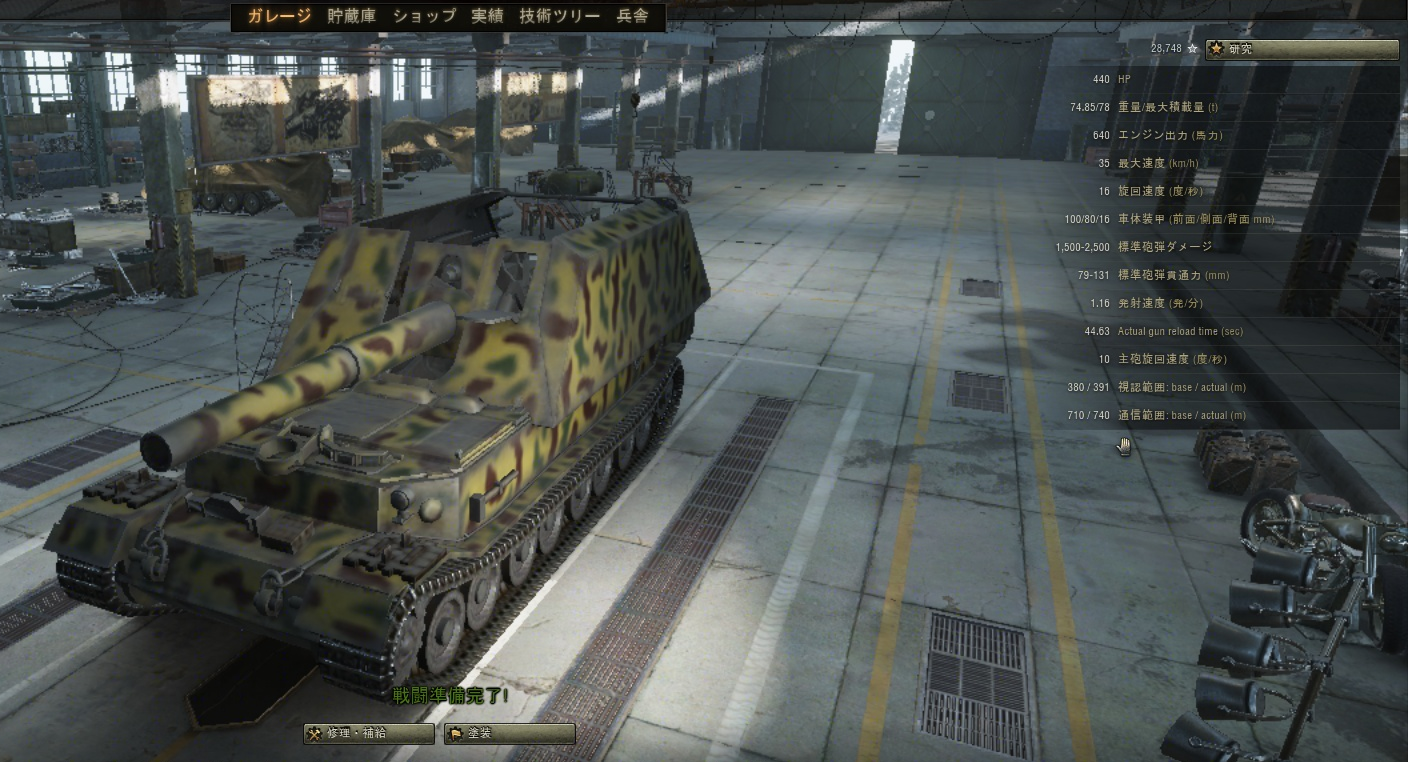Open the 修理・補給 (repair and resupply) dialog
The width and height of the screenshot is (1408, 762).
[x=368, y=733]
